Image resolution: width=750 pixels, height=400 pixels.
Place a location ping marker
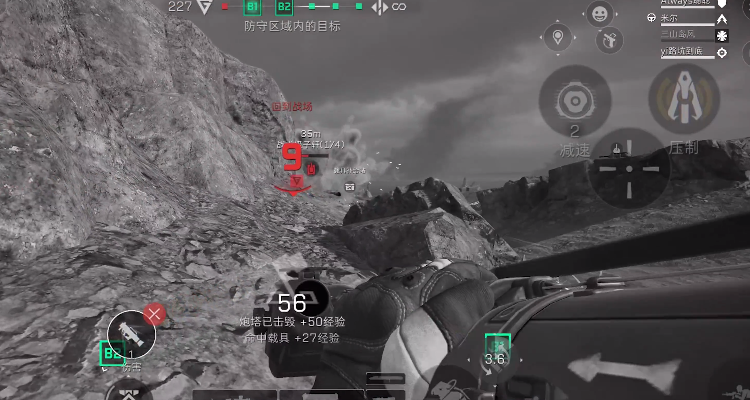point(558,40)
